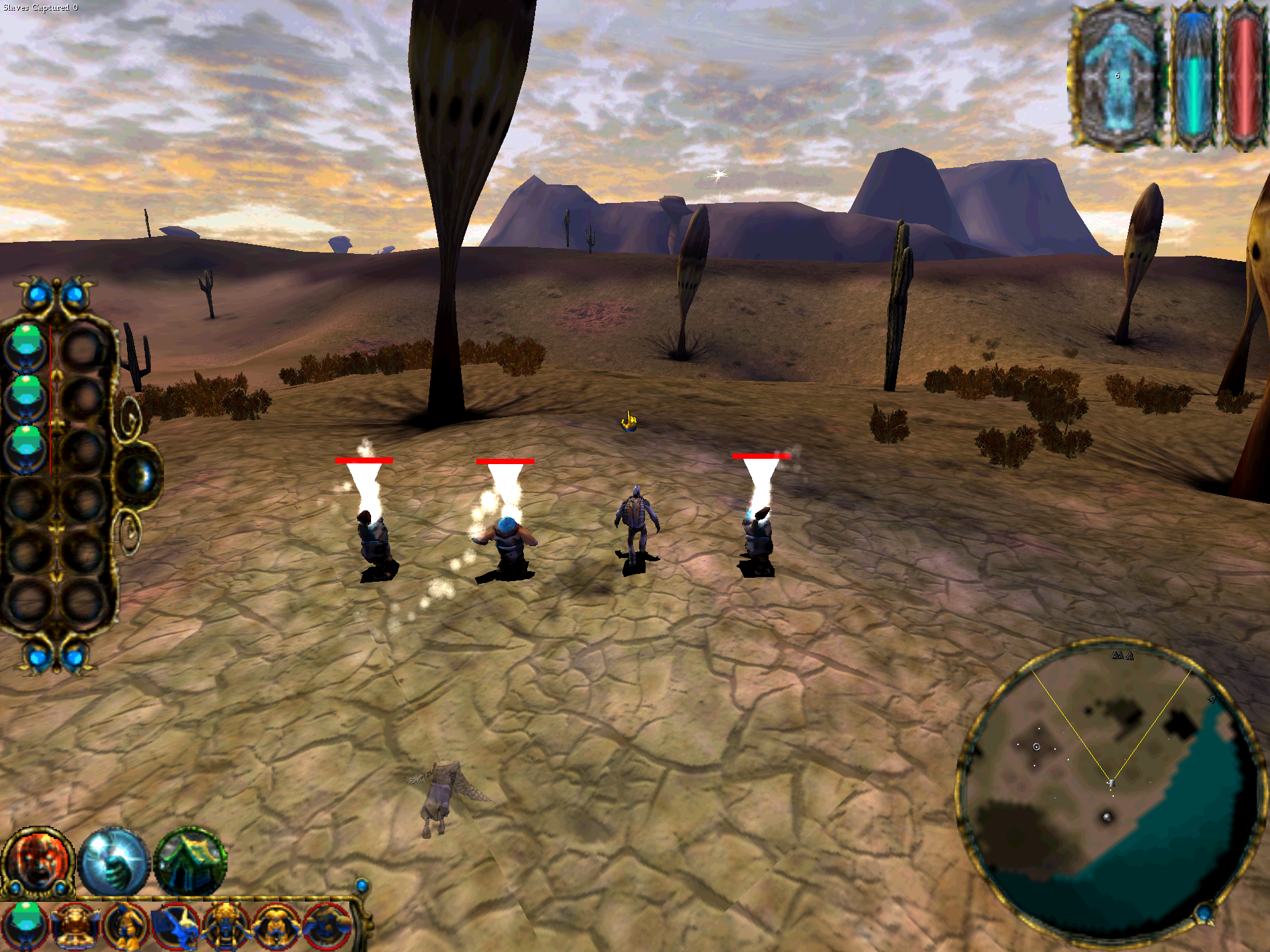Screen dimensions: 1270x952
Task: Click the dark orb on the unit panel's side
Action: pyautogui.click(x=140, y=475)
